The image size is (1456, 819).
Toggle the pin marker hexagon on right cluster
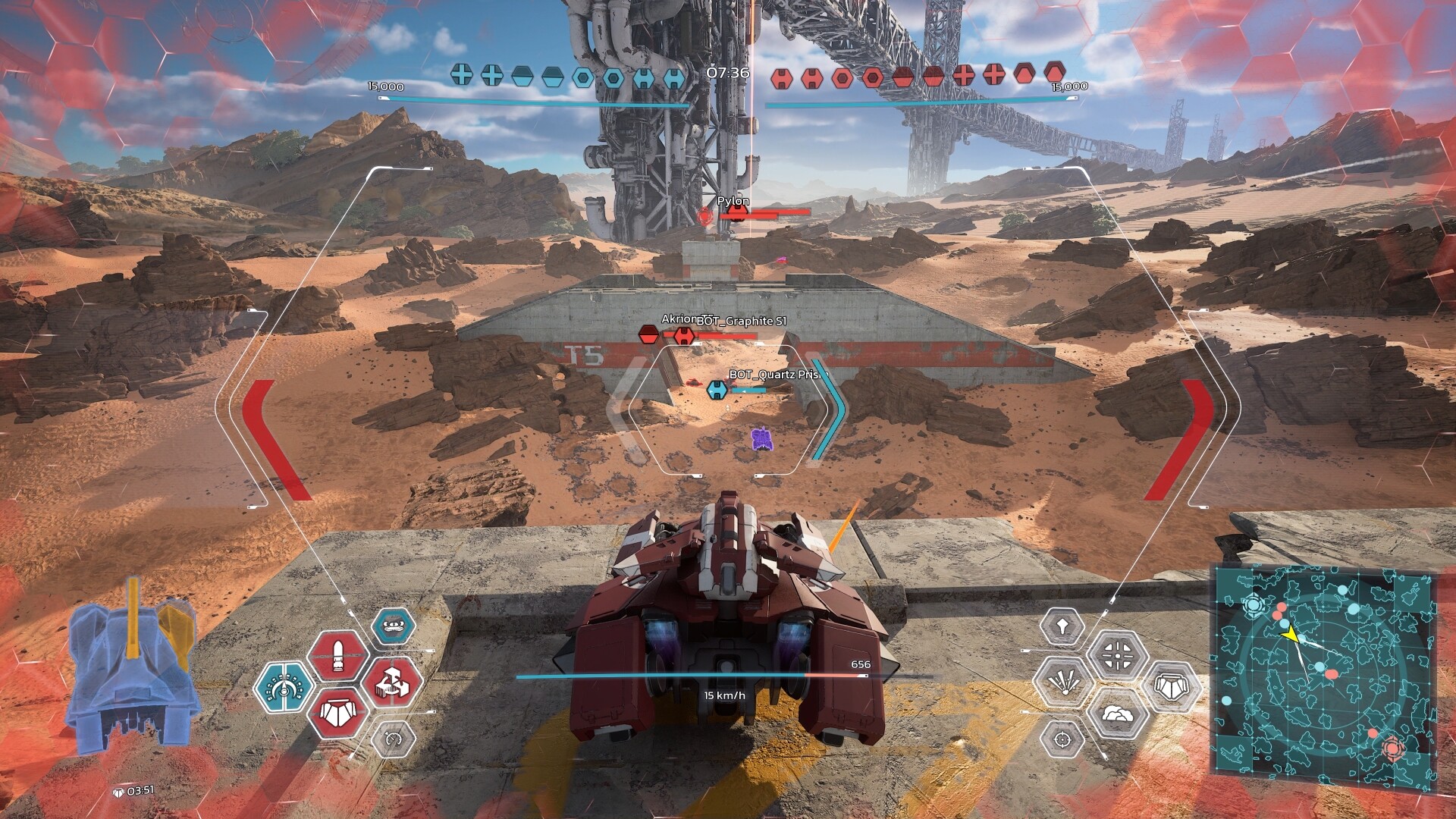click(1063, 626)
